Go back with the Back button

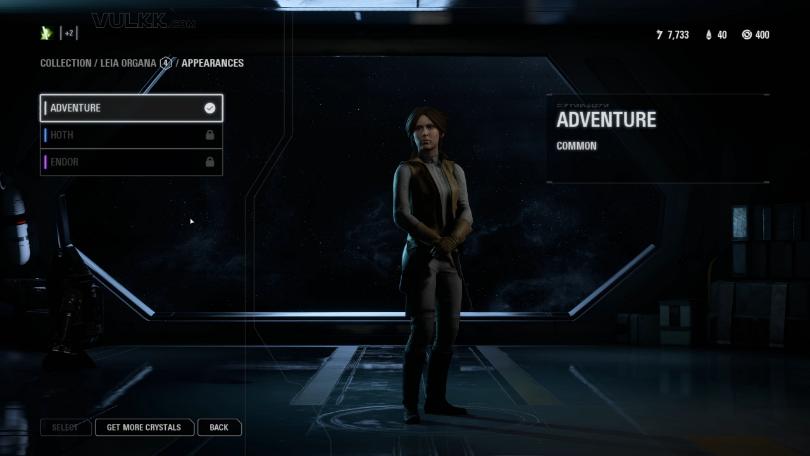coord(219,427)
